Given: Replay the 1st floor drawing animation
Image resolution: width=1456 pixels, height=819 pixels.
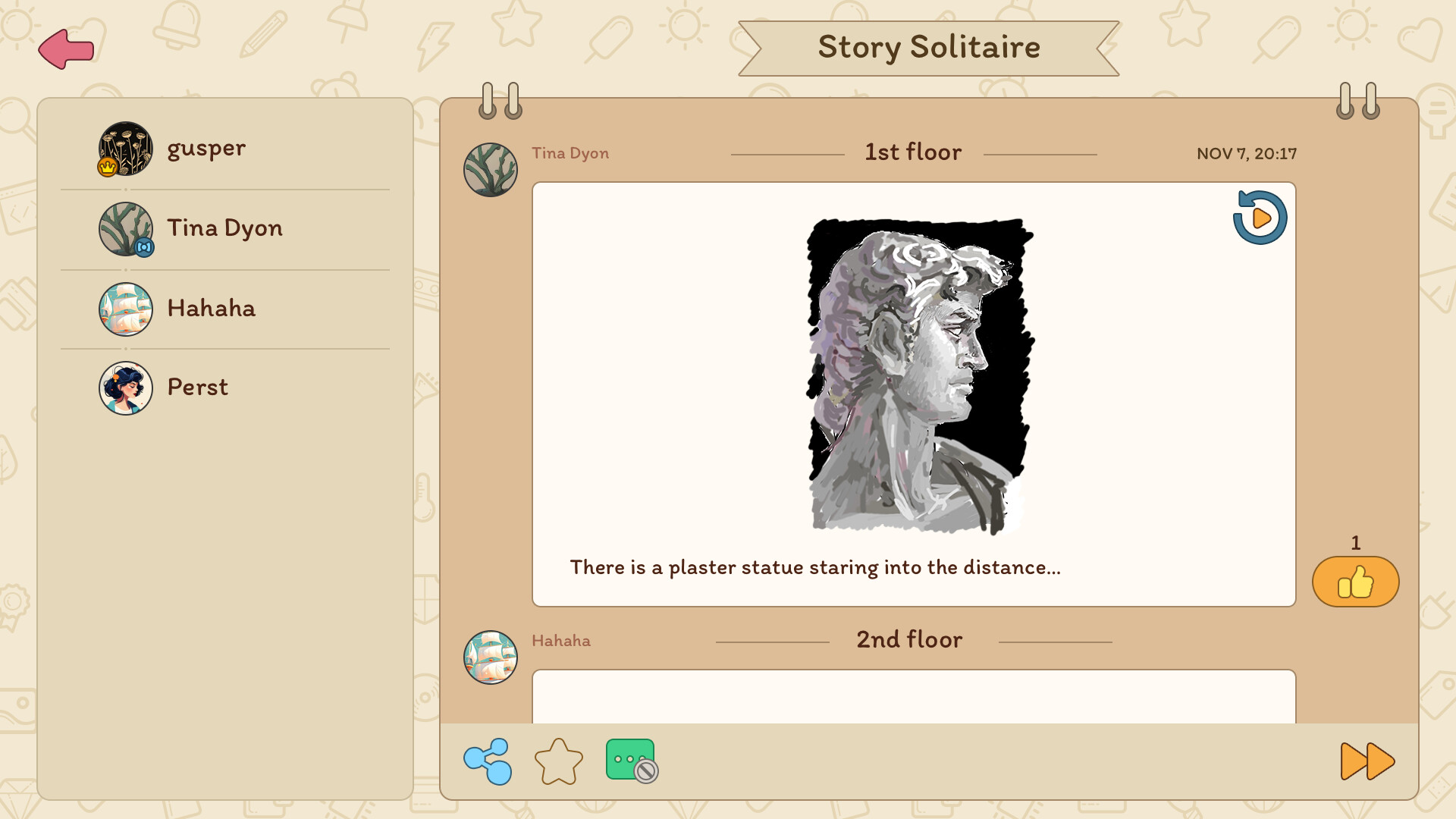Looking at the screenshot, I should click(1260, 218).
